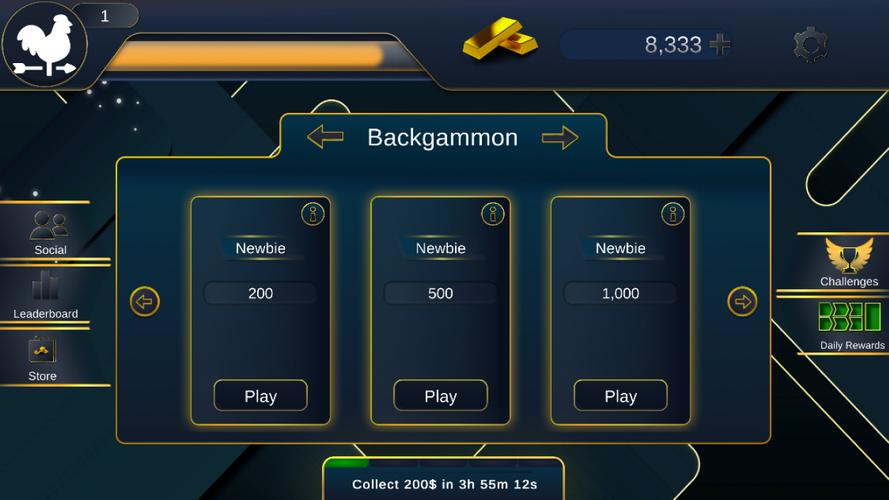Image resolution: width=889 pixels, height=500 pixels.
Task: Page tables right with round arrow button
Action: pos(742,301)
